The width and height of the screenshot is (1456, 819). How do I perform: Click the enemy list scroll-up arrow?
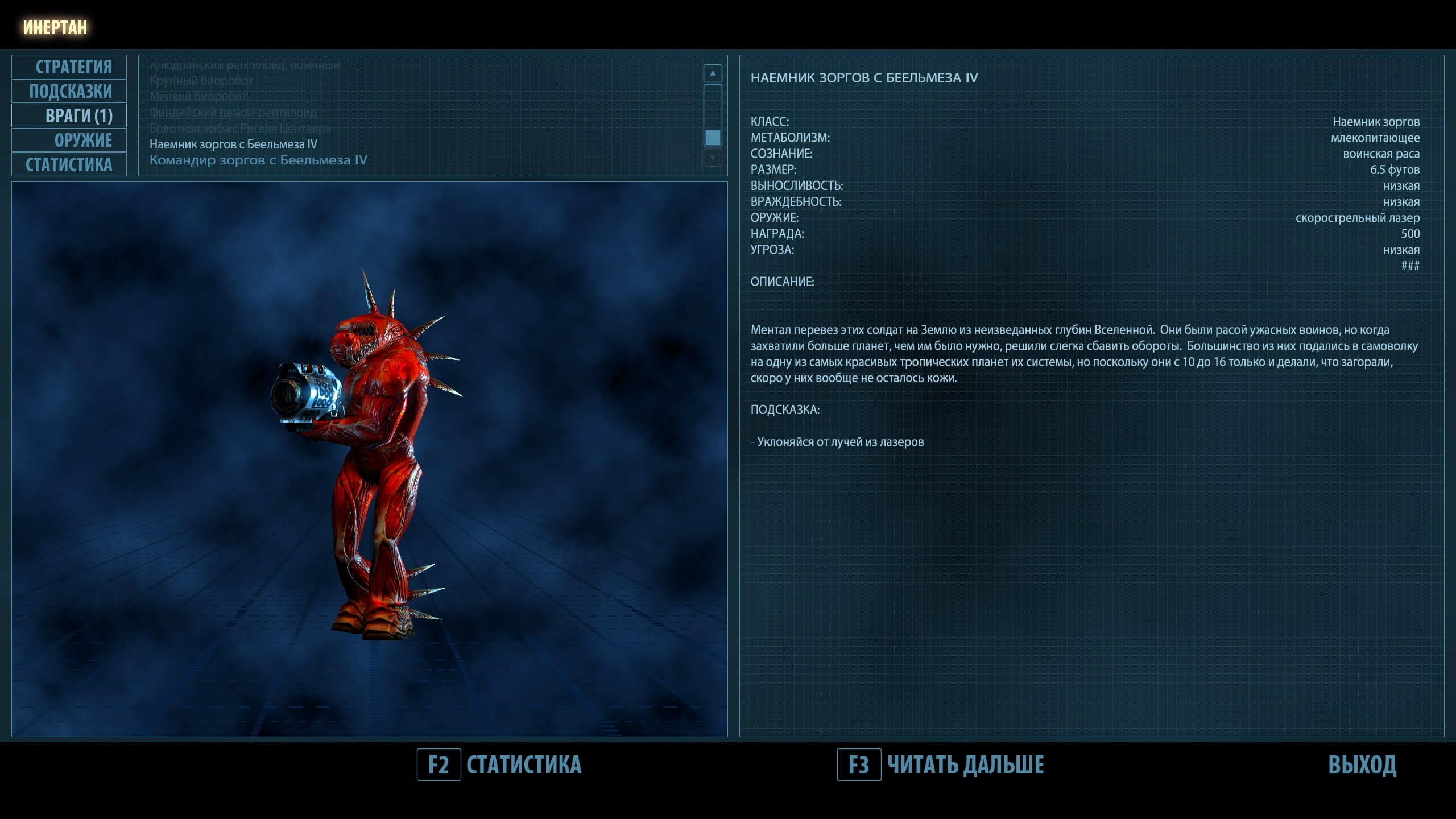pos(713,73)
